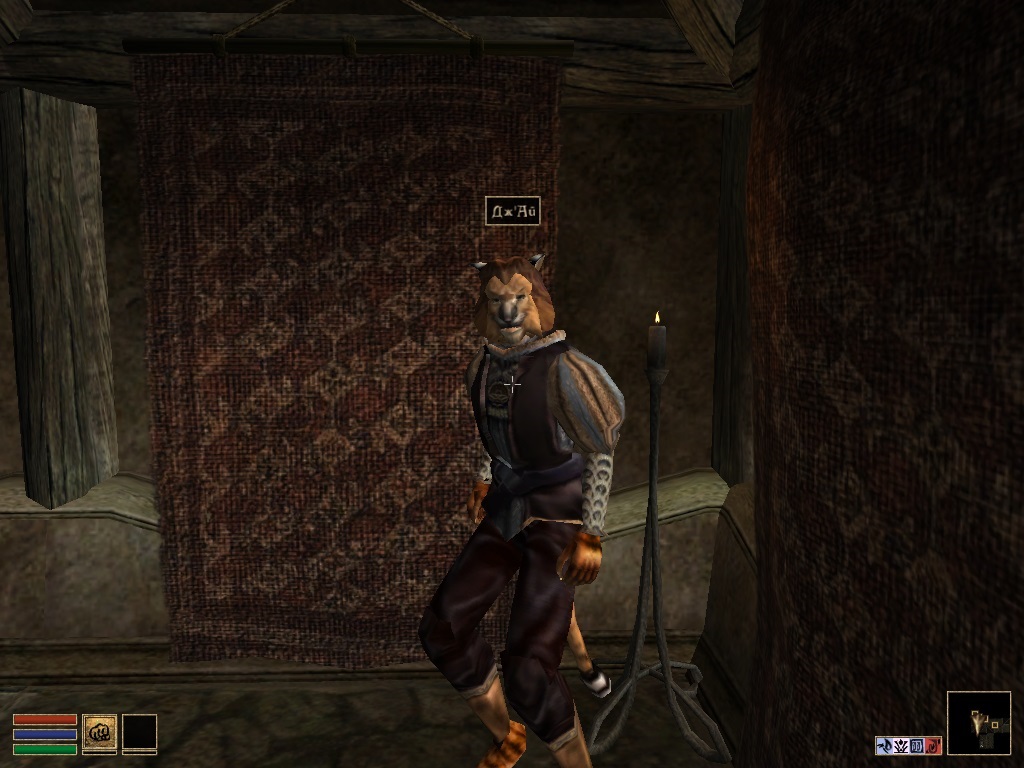Select the white splash active effect icon
1024x768 pixels.
(x=900, y=745)
